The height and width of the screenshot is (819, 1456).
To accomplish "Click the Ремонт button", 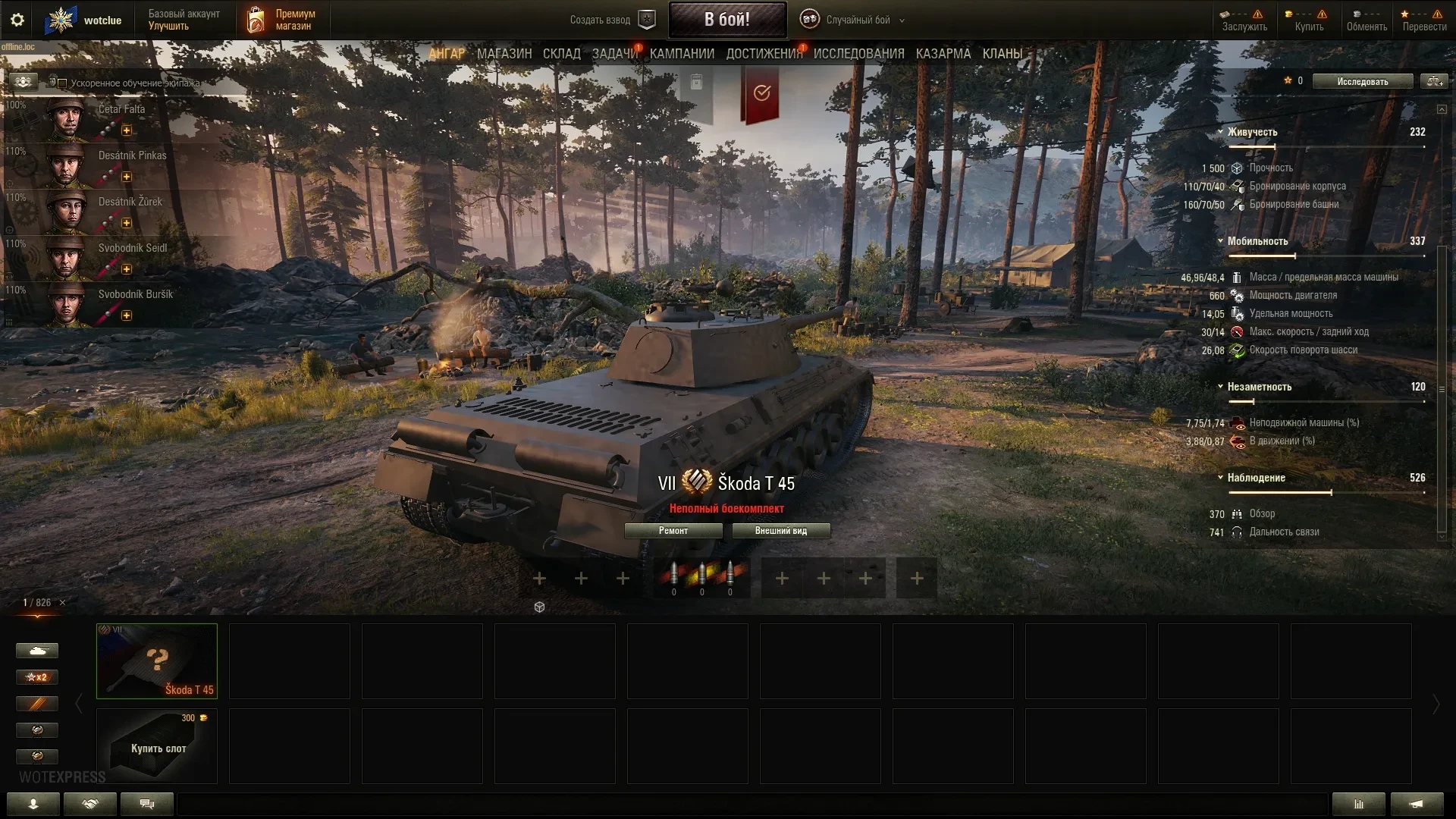I will click(x=673, y=531).
